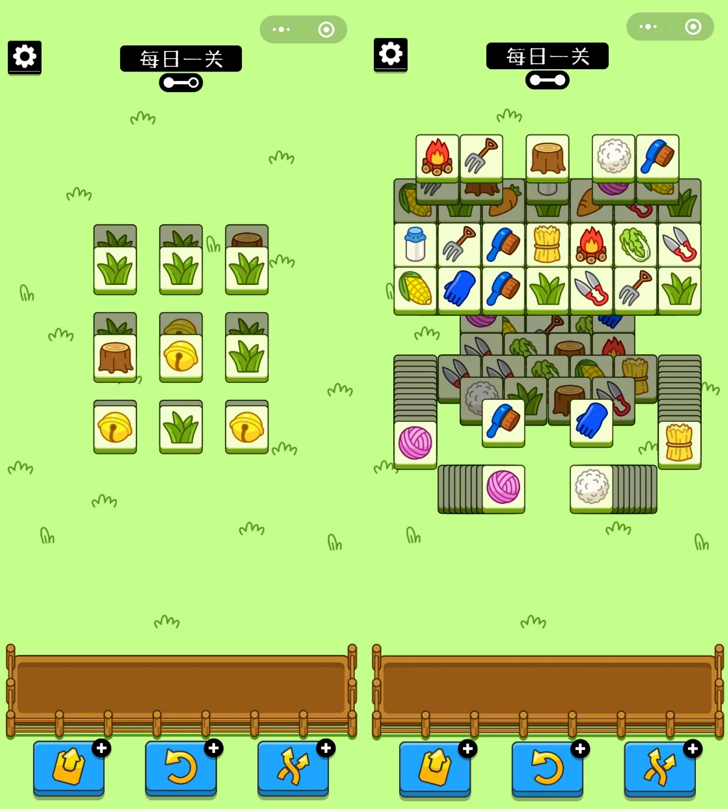Select the pink yarn tile on the side stack
Viewport: 728px width, 809px height.
tap(415, 445)
